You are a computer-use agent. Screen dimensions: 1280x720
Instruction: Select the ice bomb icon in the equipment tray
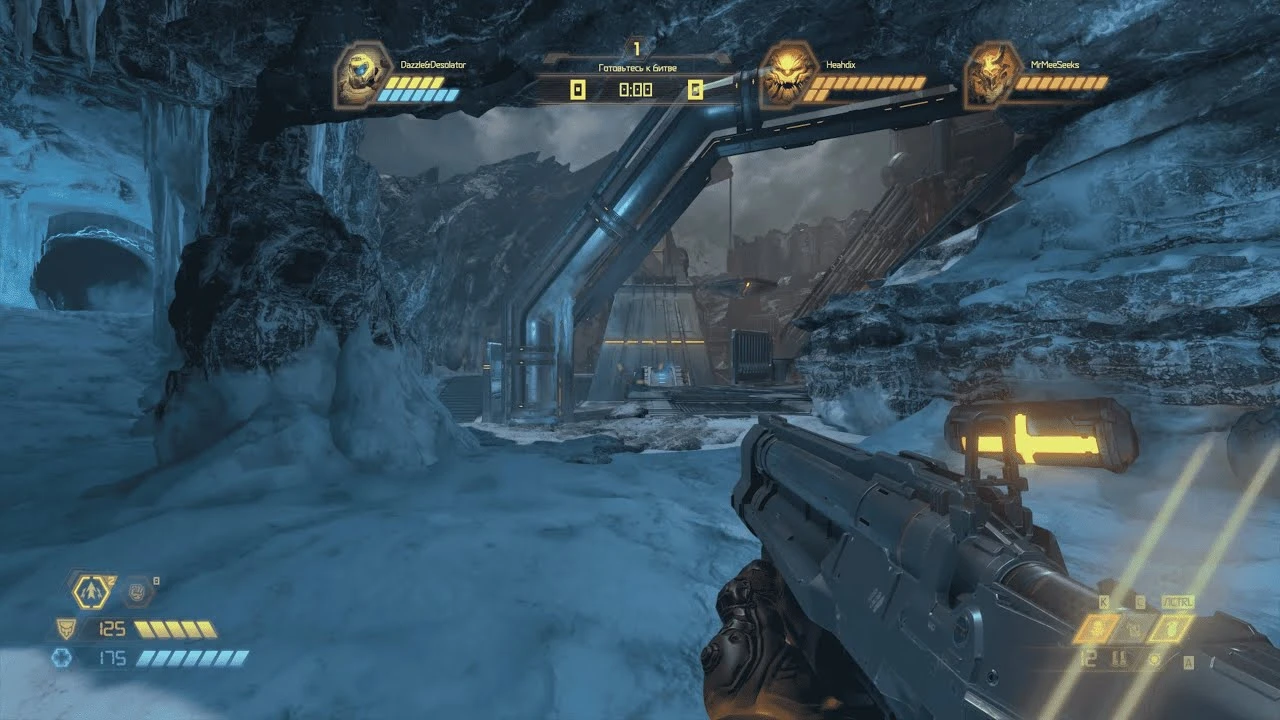tap(1136, 627)
